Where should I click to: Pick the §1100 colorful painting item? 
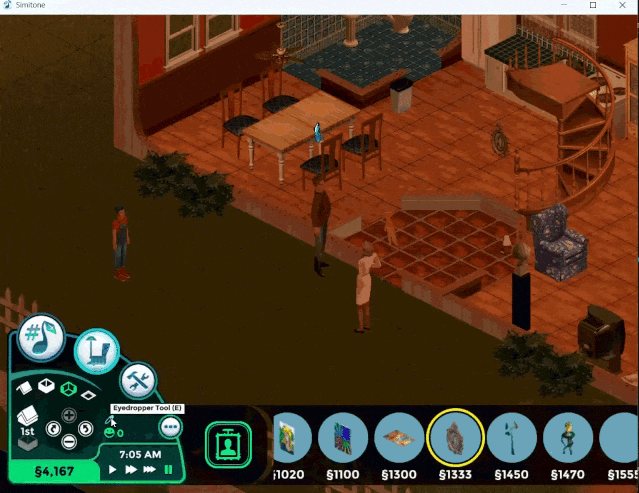(343, 439)
